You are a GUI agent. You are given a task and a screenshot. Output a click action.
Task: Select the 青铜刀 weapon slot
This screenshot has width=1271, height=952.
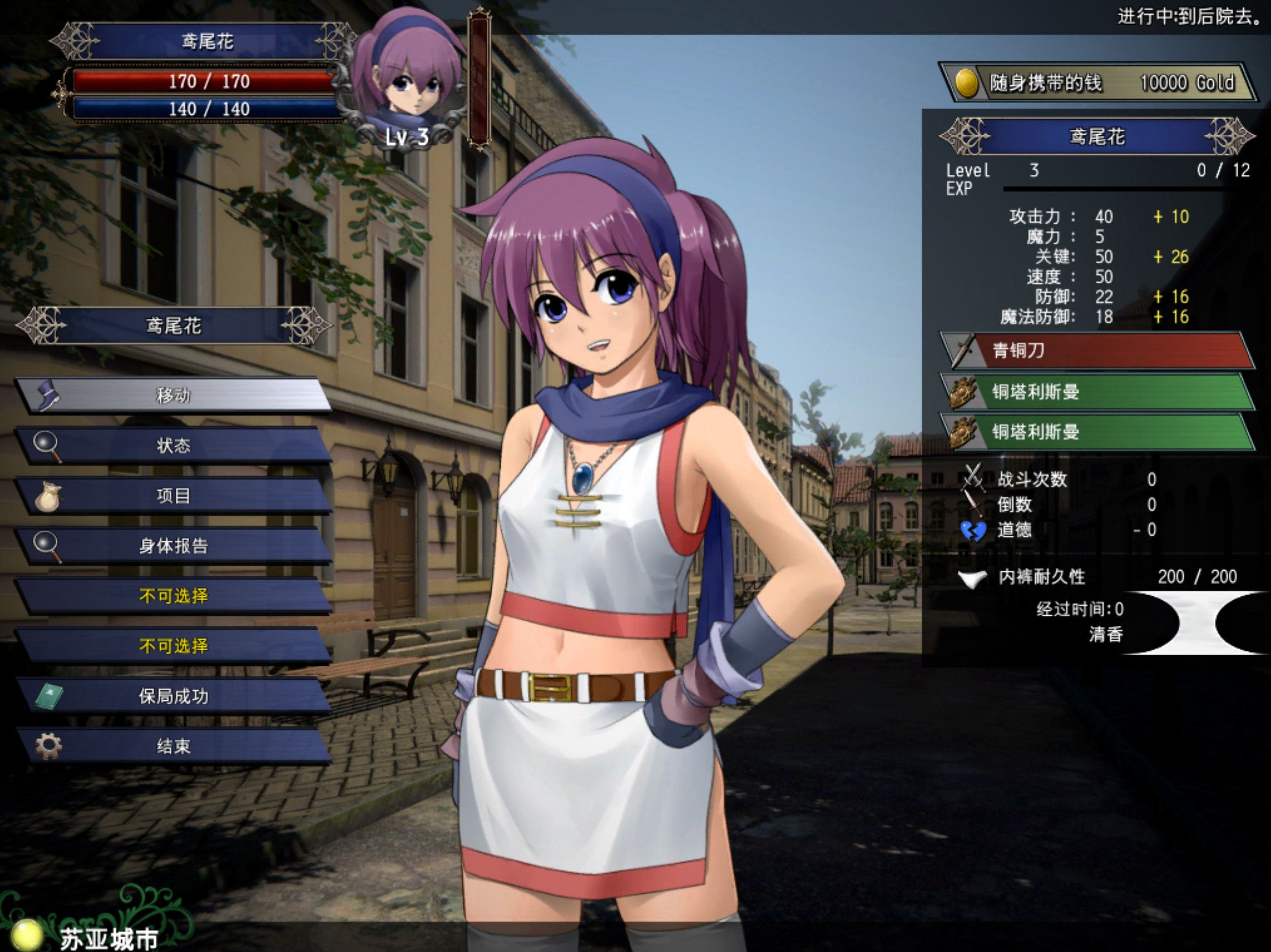tap(1096, 350)
